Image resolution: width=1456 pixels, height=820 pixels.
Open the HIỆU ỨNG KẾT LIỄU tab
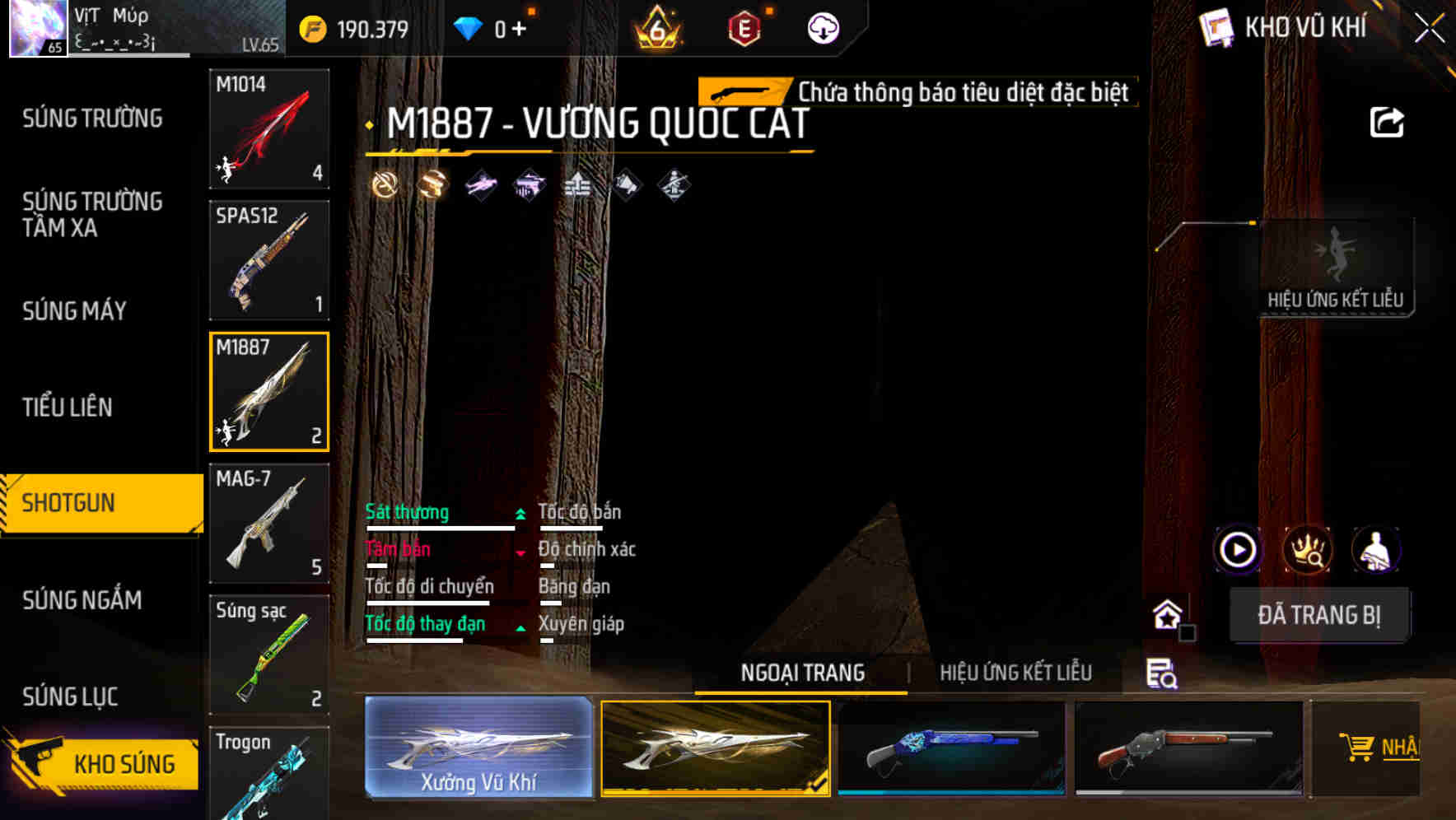point(1016,673)
